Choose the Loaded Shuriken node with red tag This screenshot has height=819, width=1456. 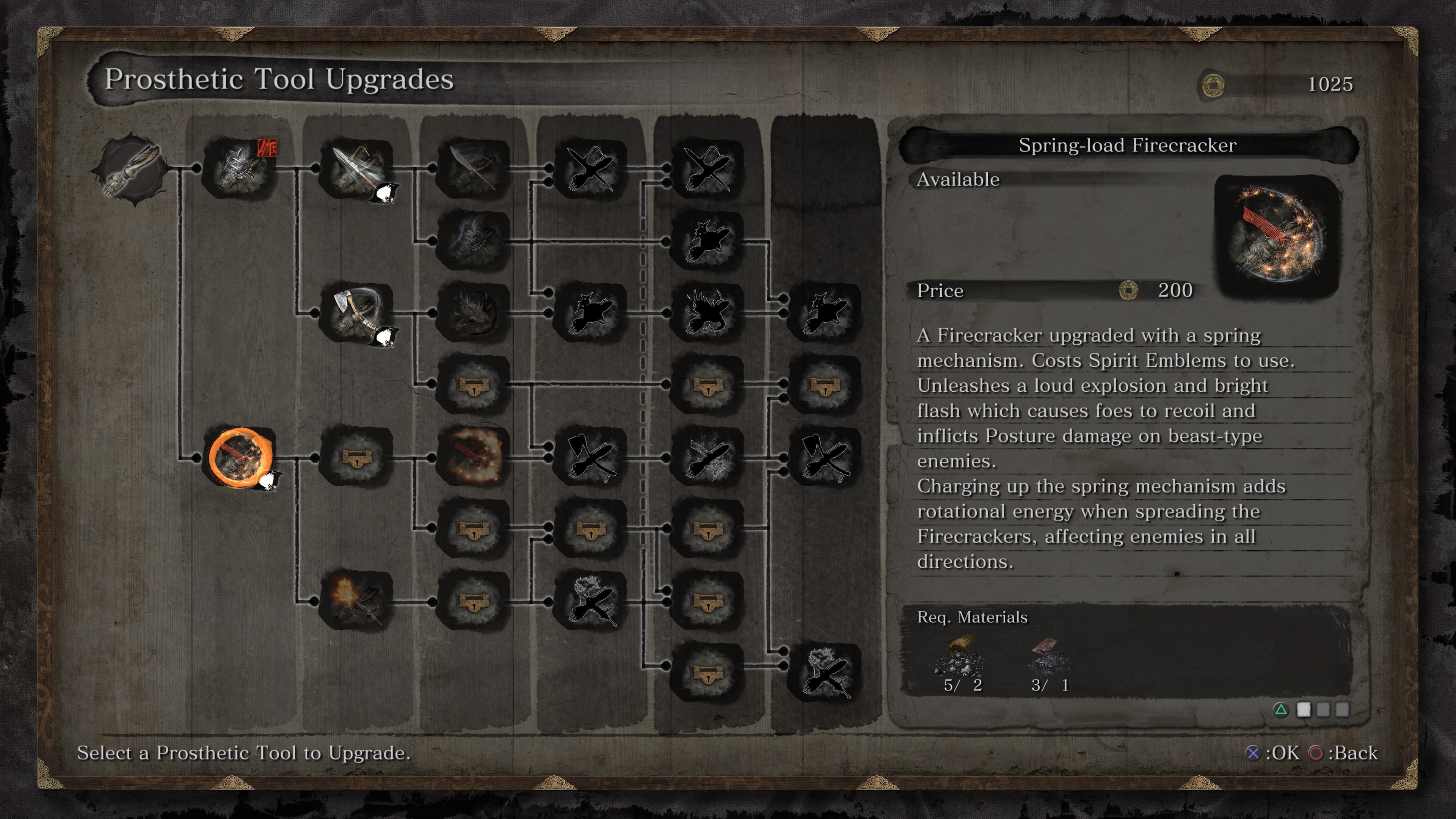point(239,167)
